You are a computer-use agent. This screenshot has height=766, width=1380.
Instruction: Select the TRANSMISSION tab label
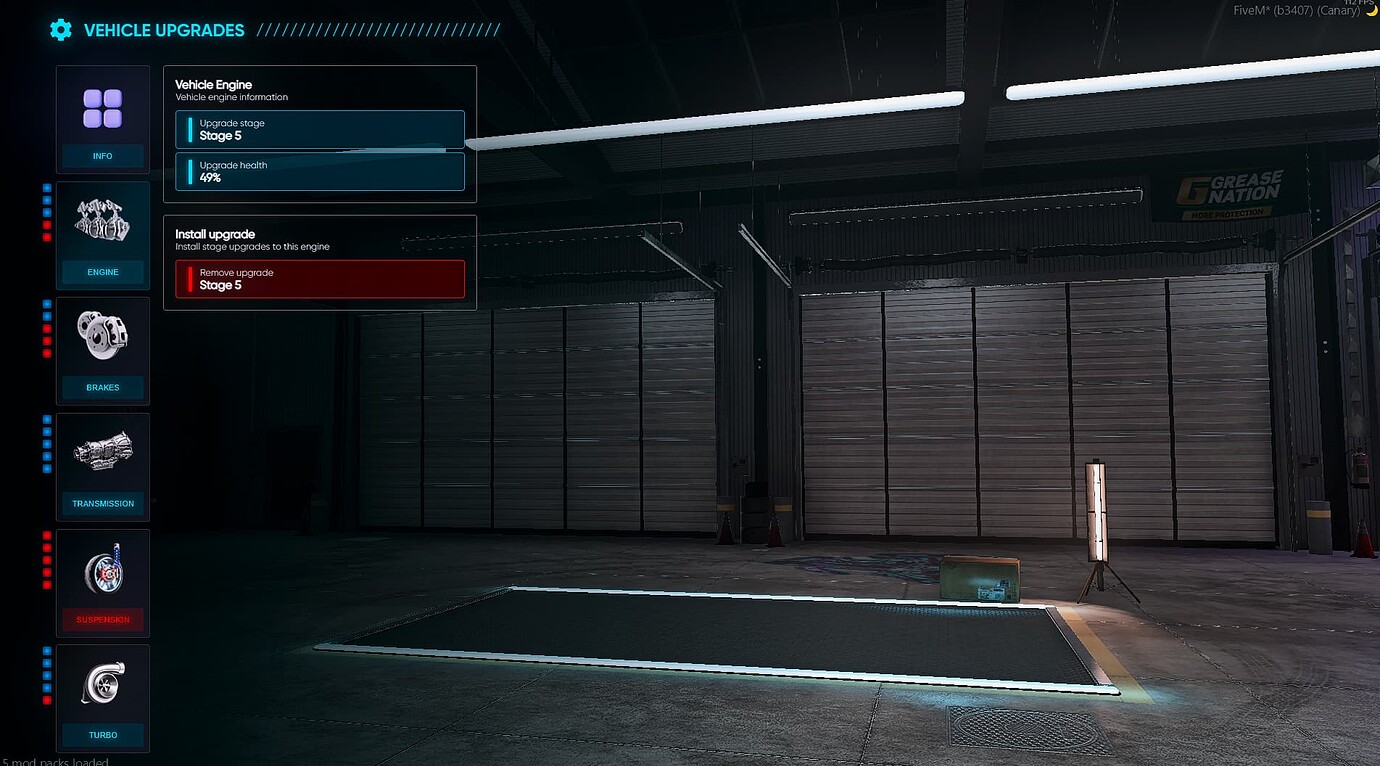tap(103, 503)
